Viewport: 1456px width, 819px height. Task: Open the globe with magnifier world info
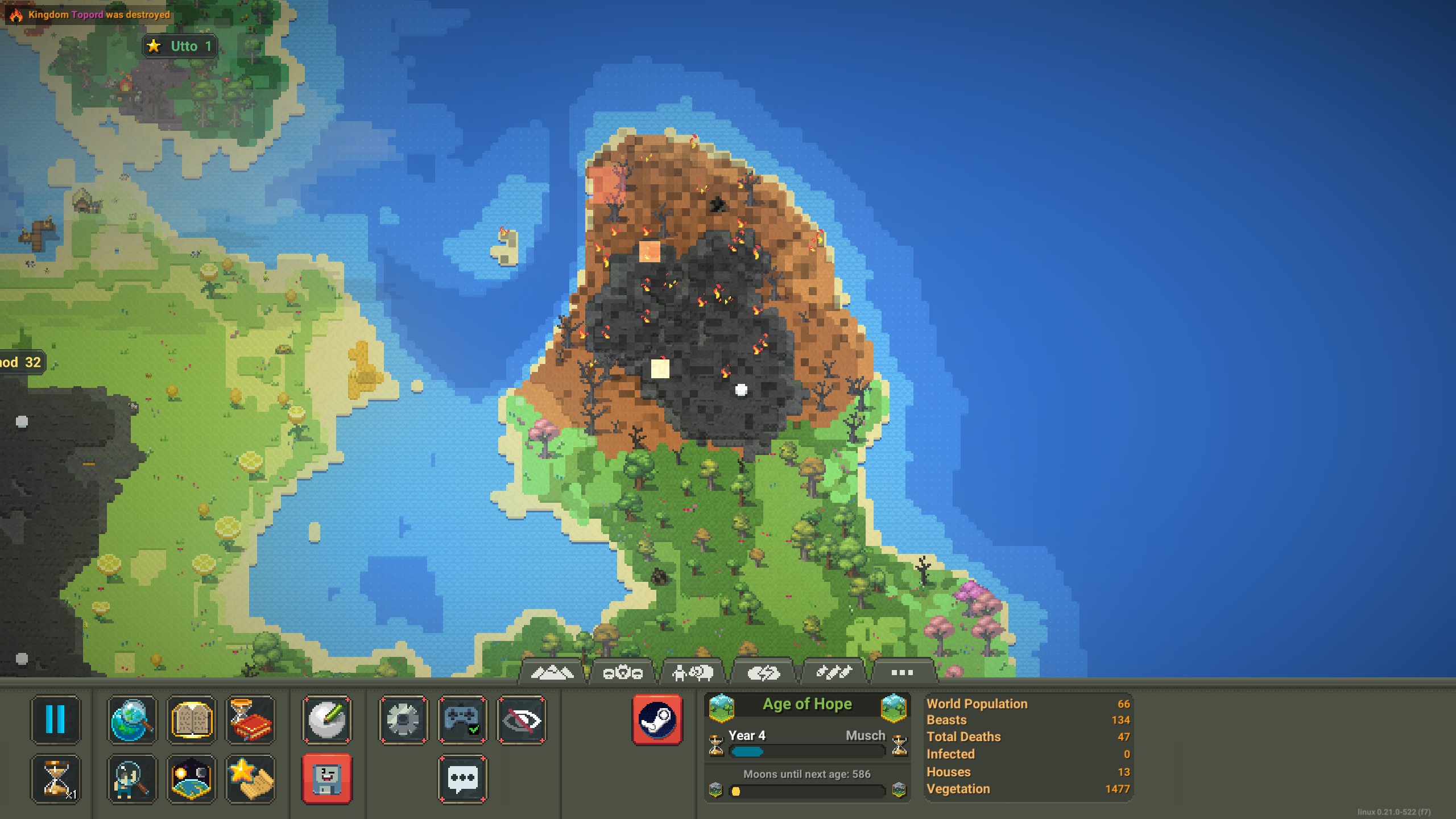132,719
